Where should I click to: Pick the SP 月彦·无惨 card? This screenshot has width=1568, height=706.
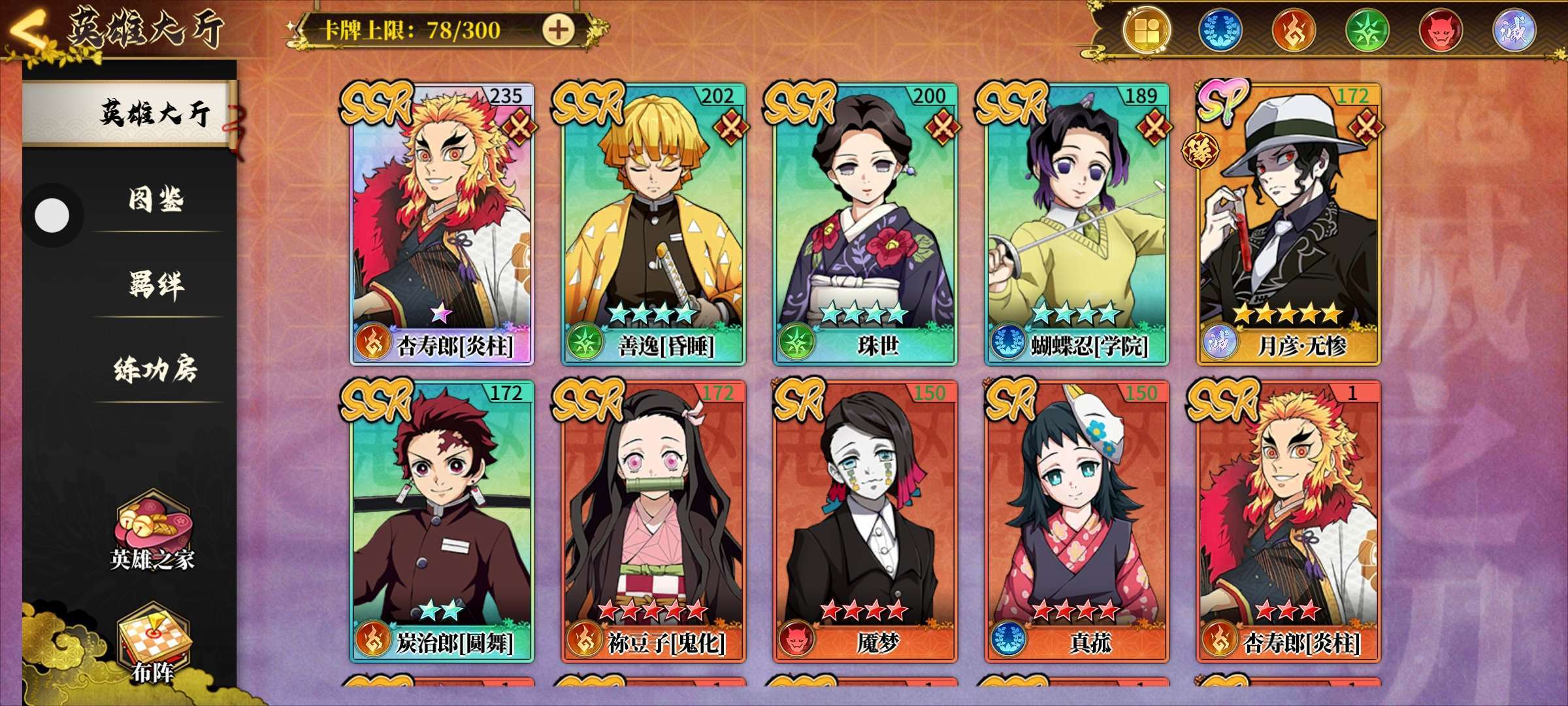pyautogui.click(x=1288, y=222)
